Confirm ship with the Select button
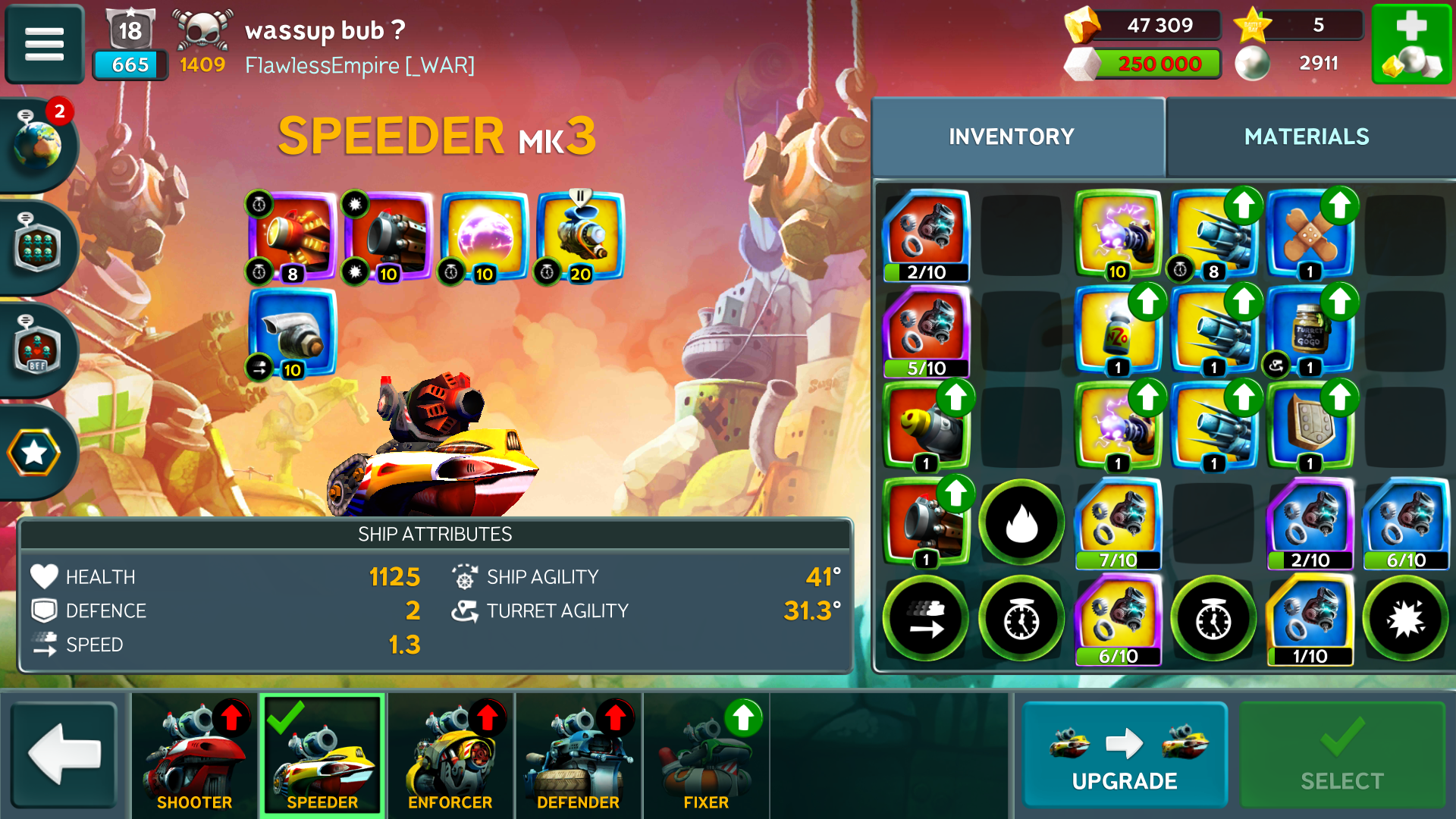1456x819 pixels. click(x=1341, y=755)
